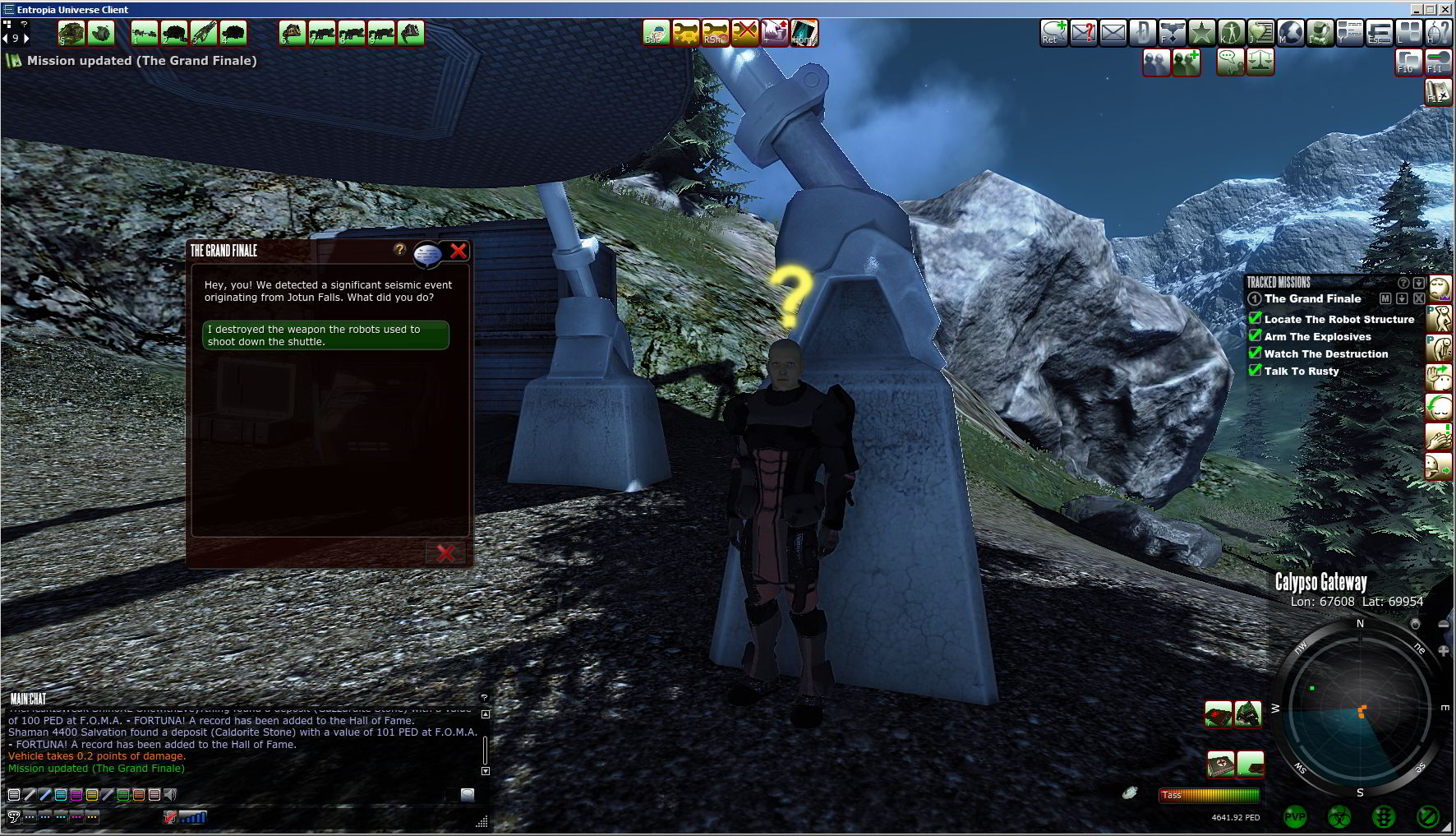Open the F12 map scroll icon
This screenshot has height=836, width=1456.
1437,91
